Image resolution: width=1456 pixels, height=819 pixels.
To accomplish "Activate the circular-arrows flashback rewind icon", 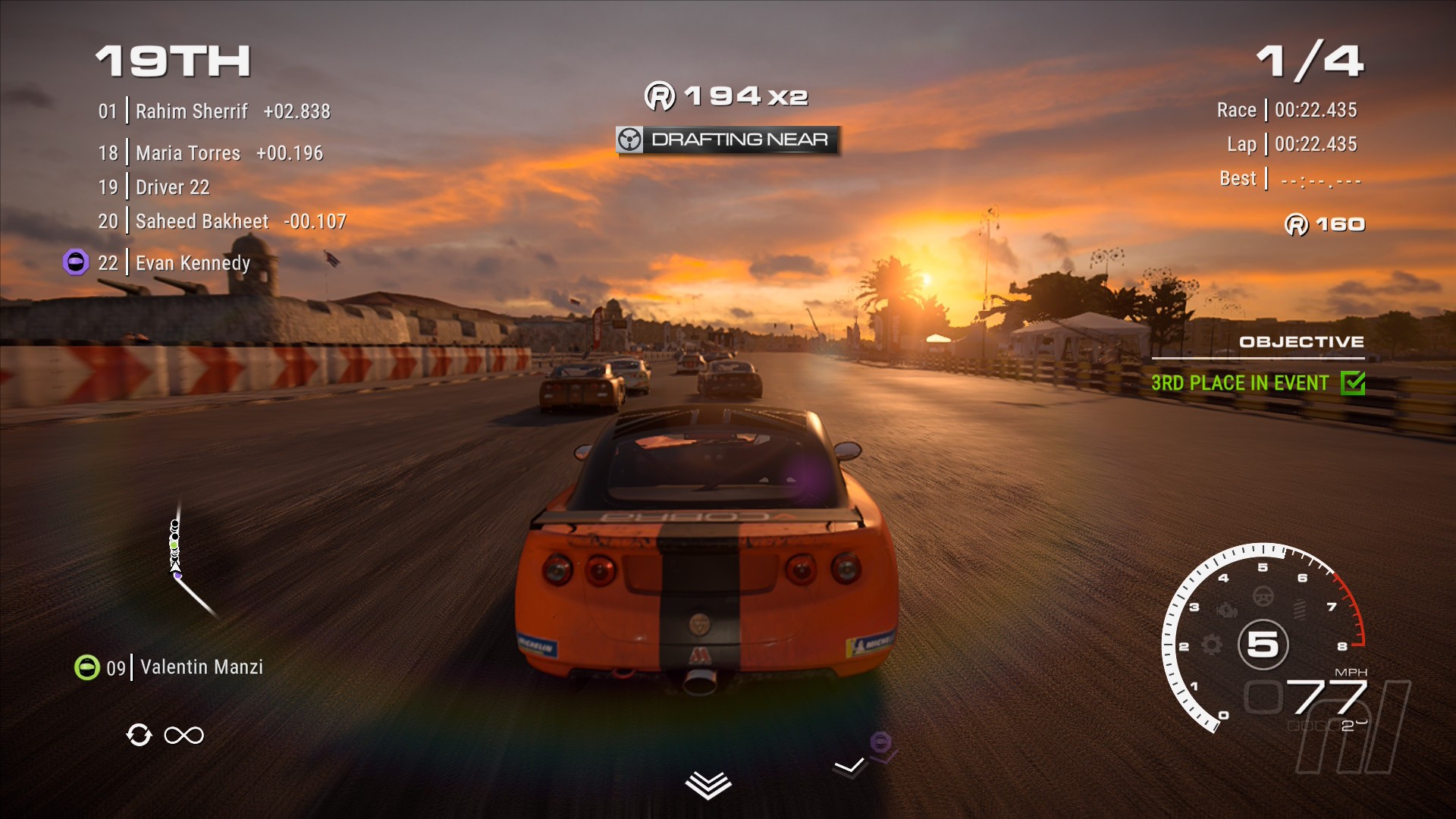I will 140,735.
